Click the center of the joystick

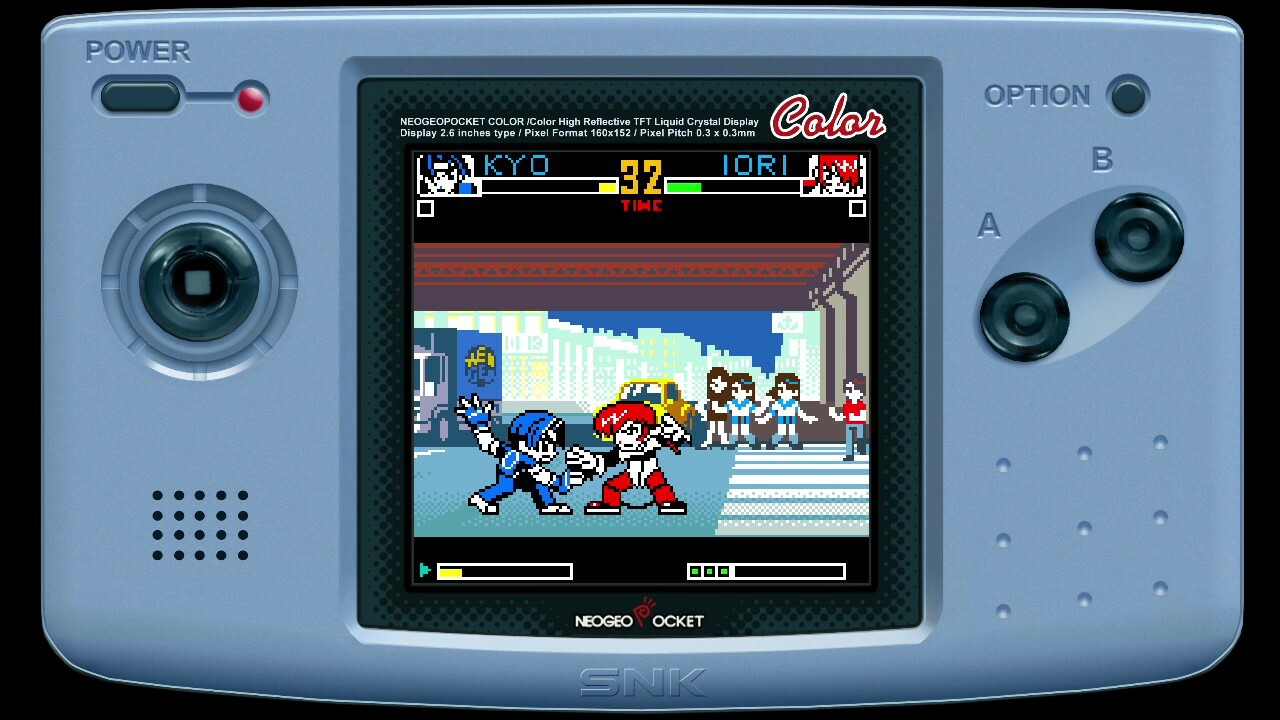pyautogui.click(x=198, y=282)
